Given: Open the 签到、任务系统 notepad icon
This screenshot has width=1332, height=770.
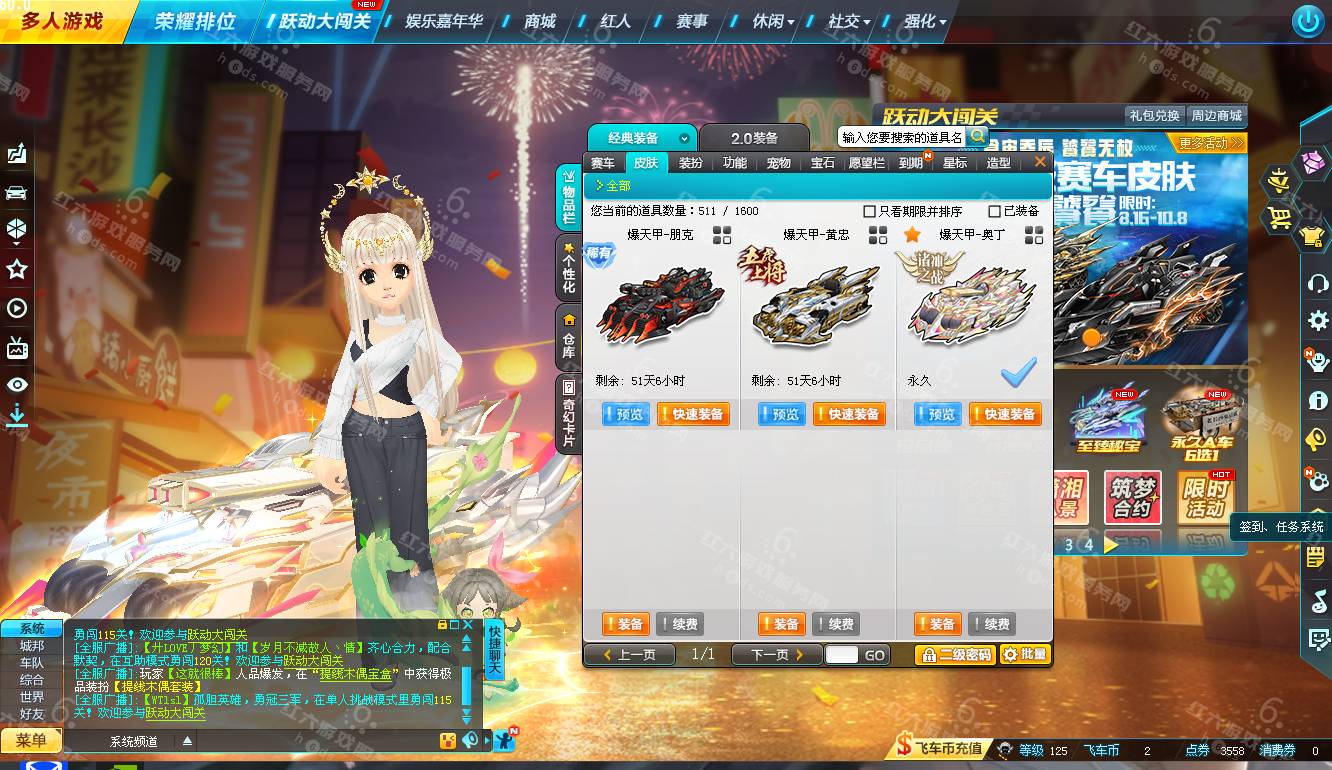Looking at the screenshot, I should tap(1313, 557).
